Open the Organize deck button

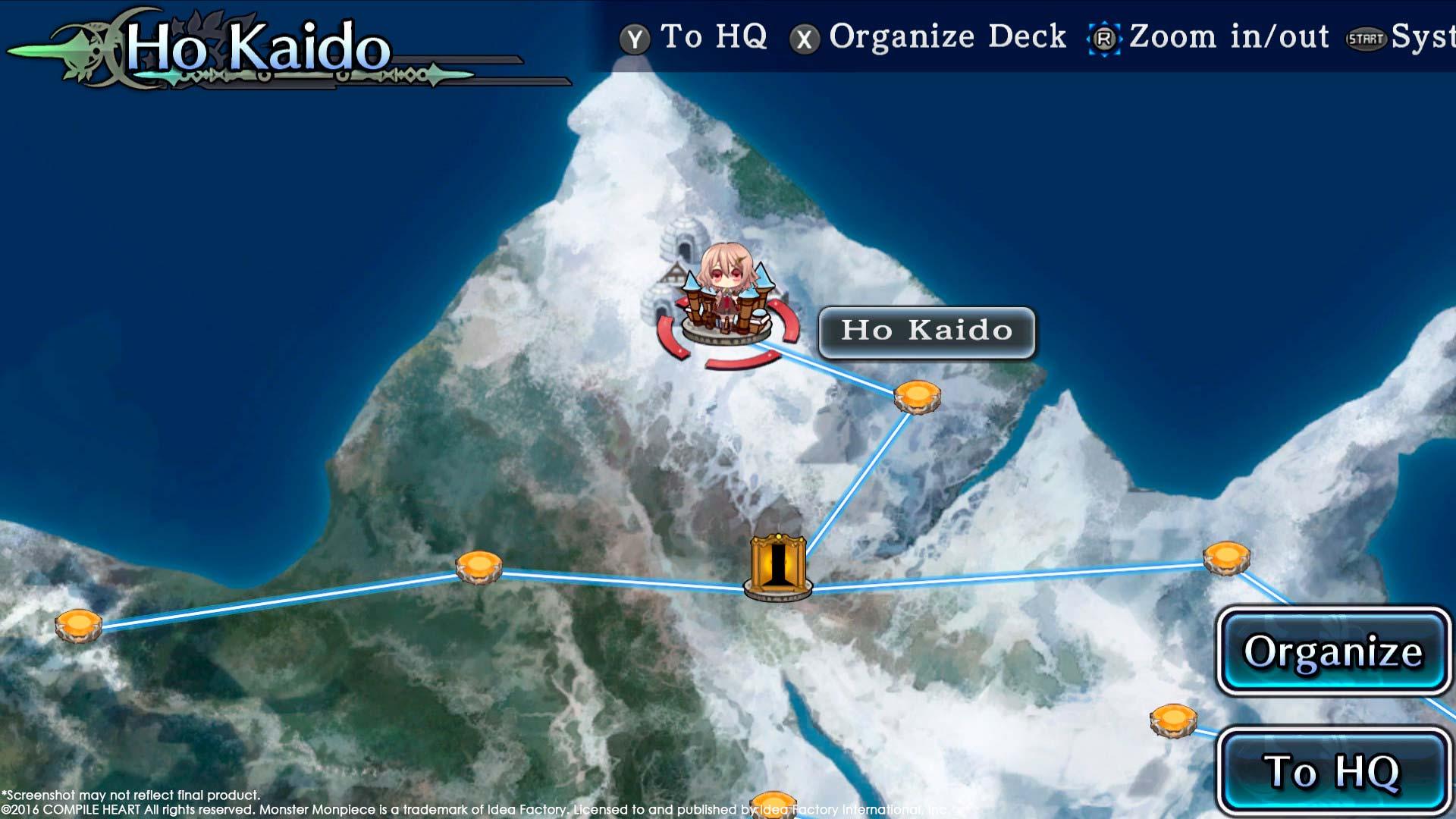tap(1332, 651)
